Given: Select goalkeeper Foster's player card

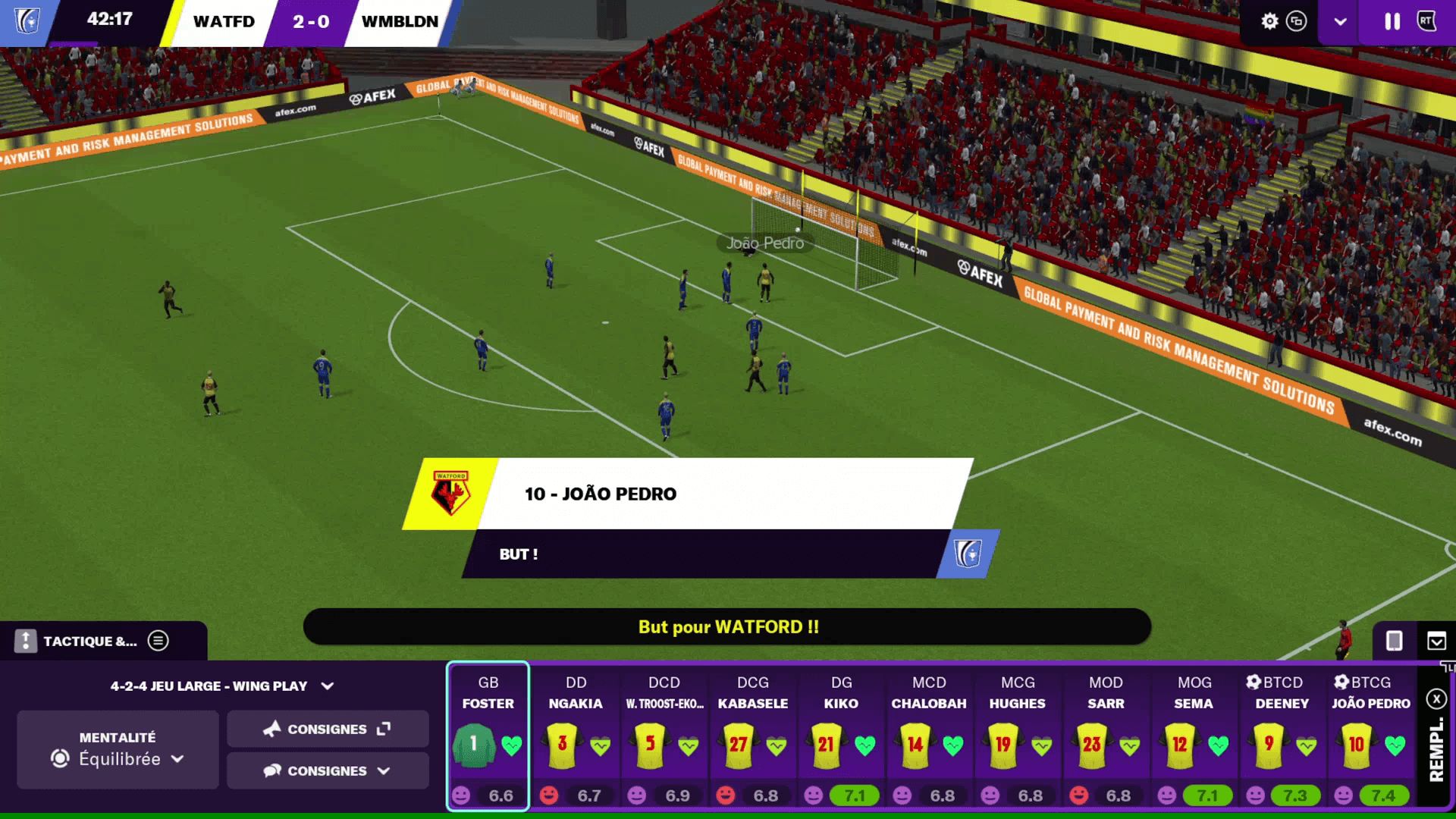Looking at the screenshot, I should tap(488, 739).
